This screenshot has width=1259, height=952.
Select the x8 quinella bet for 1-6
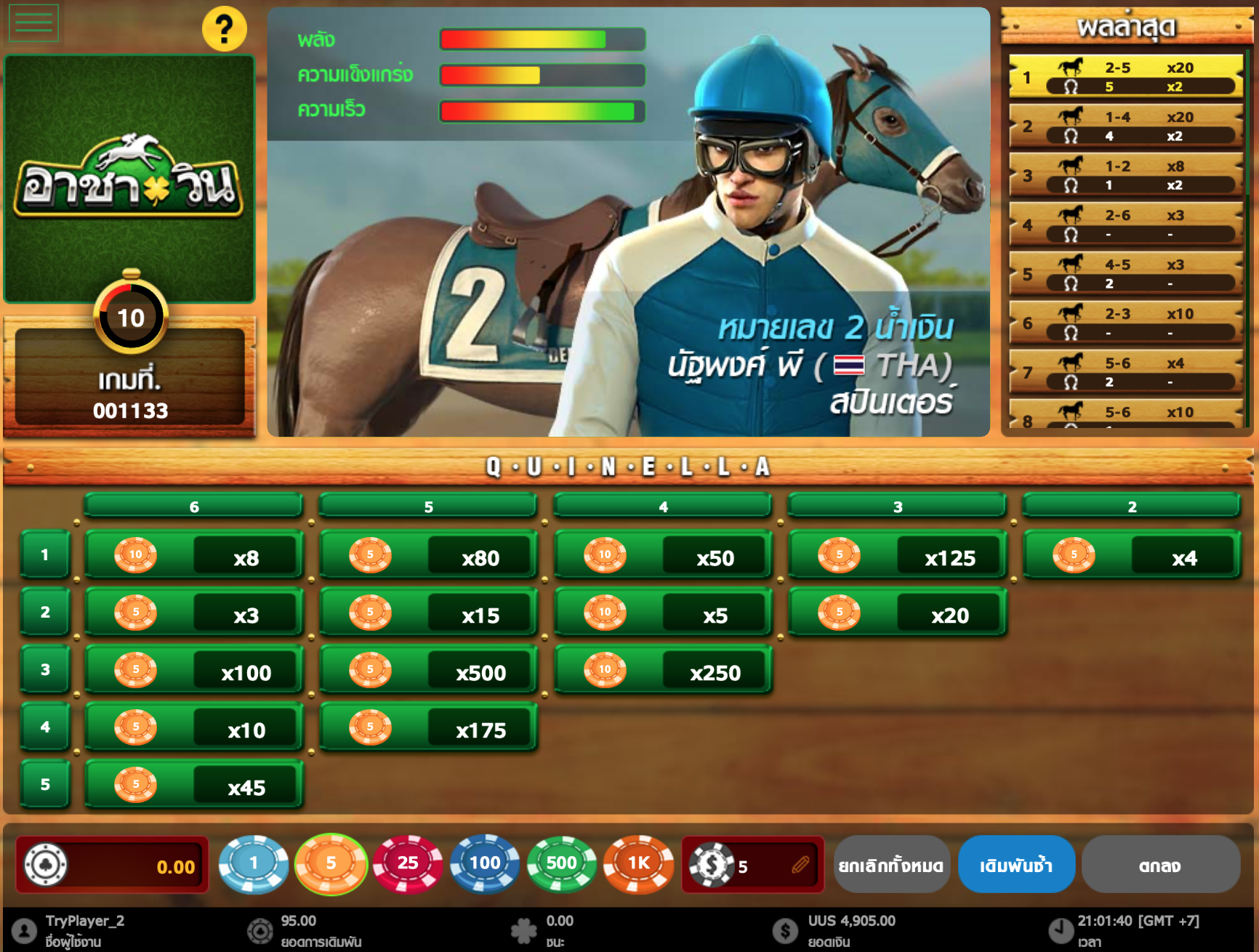(x=193, y=555)
